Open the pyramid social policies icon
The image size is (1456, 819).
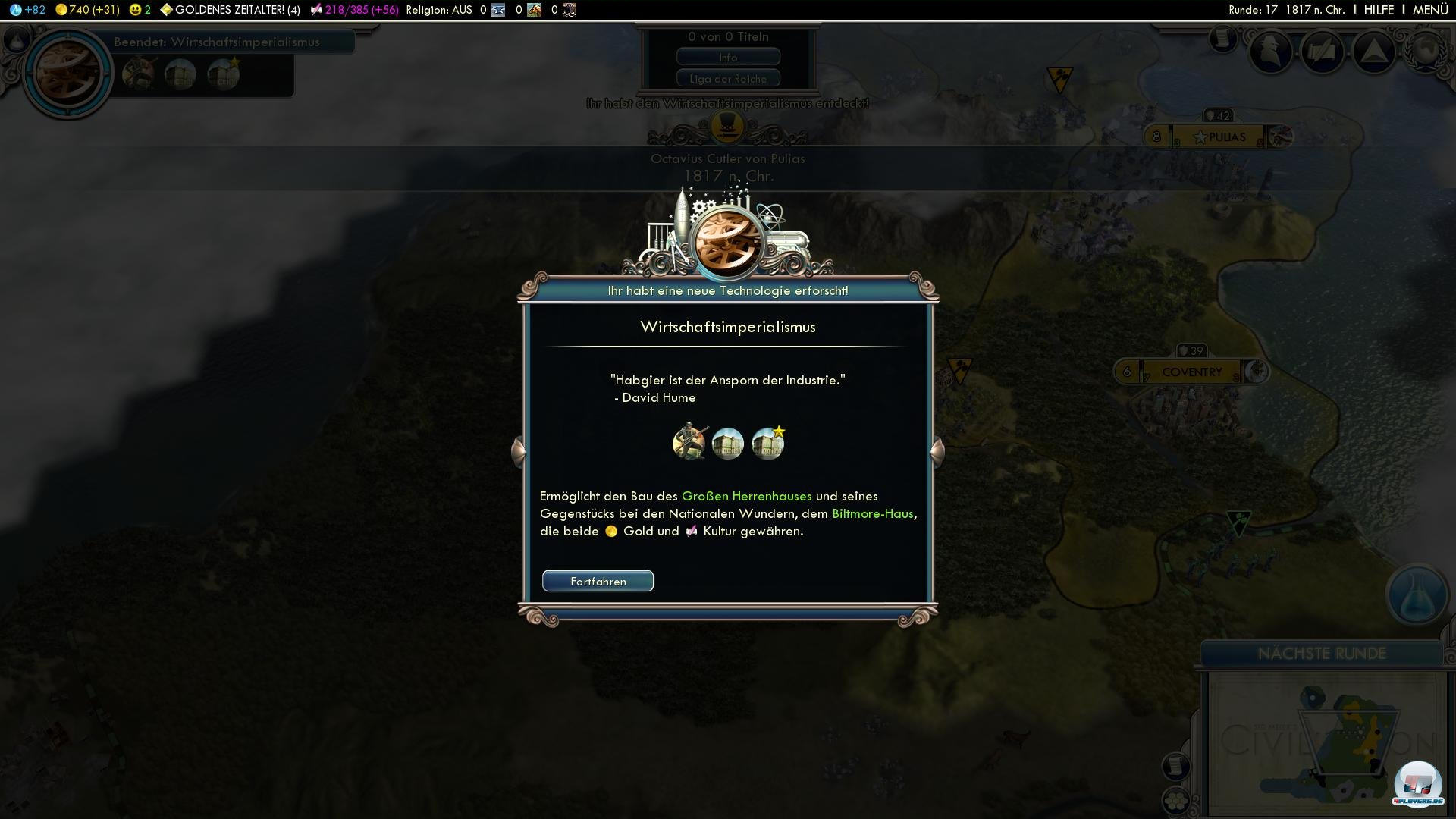(1373, 52)
